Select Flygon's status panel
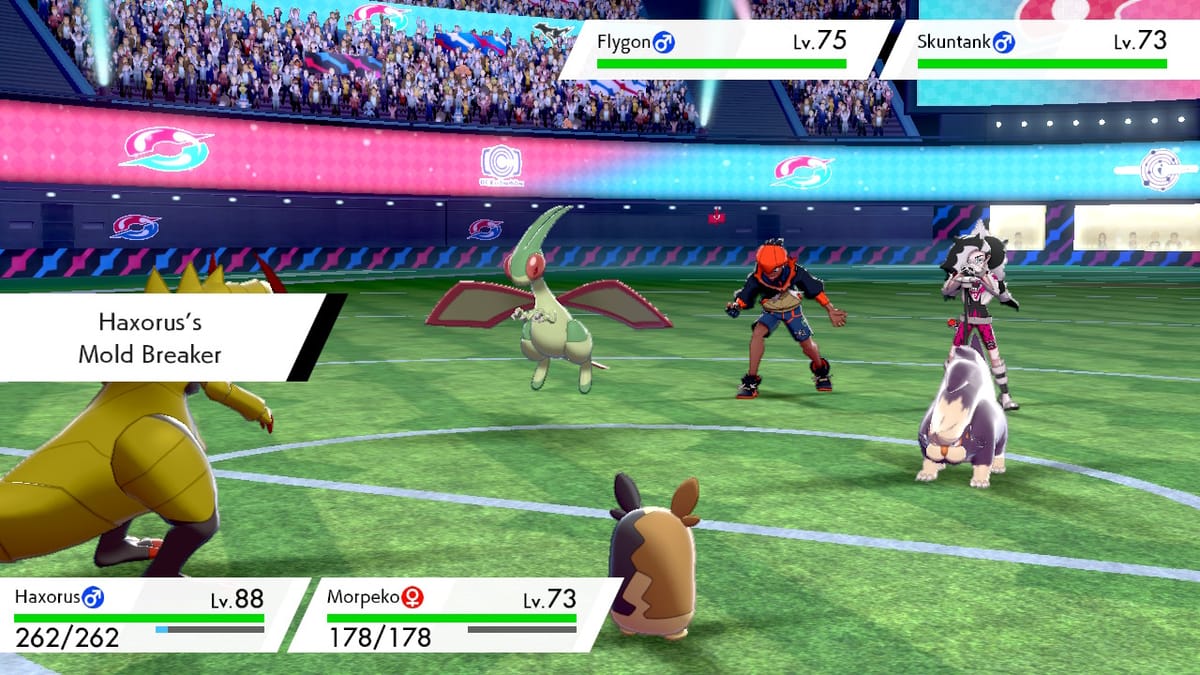The width and height of the screenshot is (1200, 675). coord(725,48)
